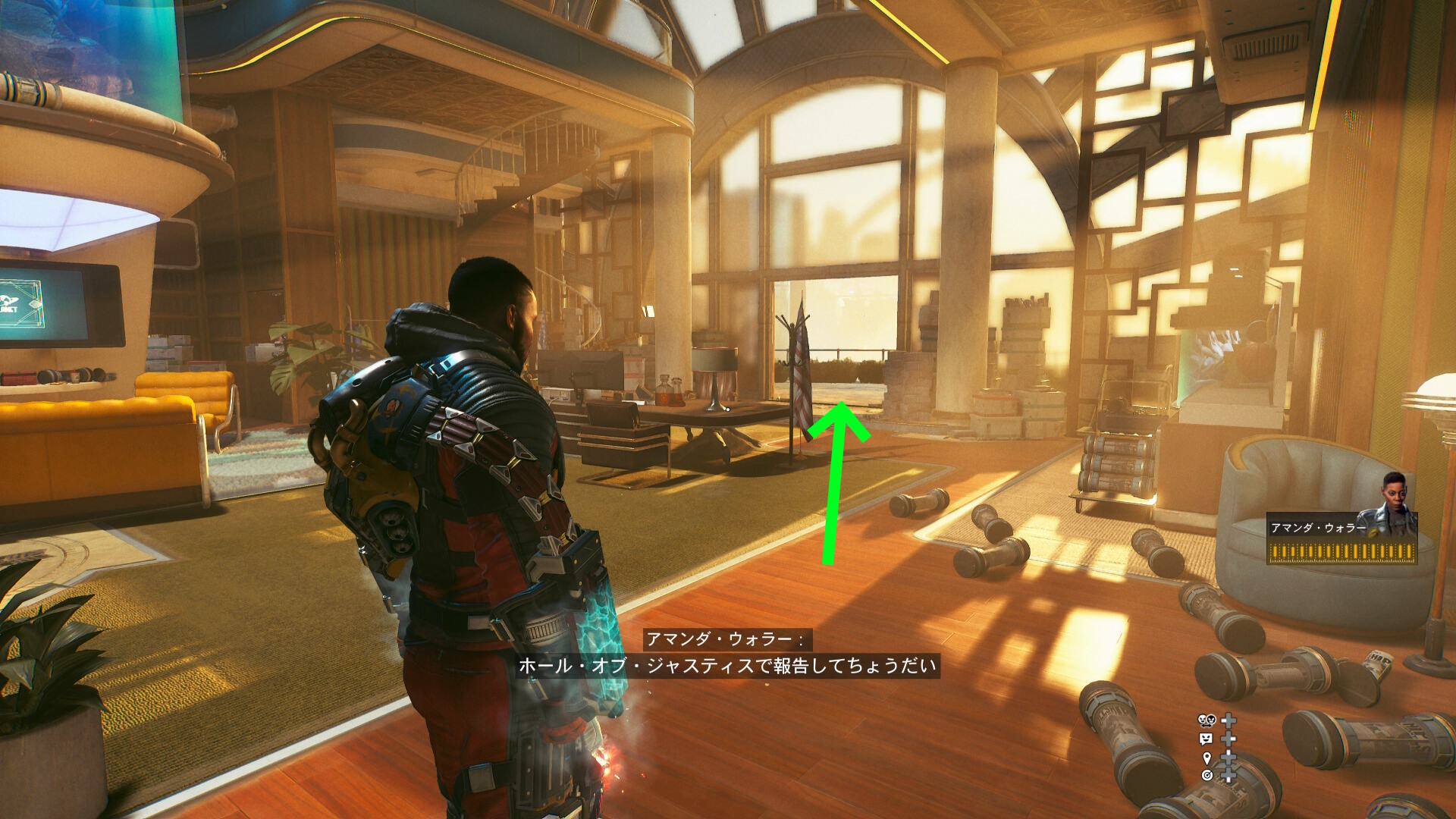Open the emote speech-bubble icon
Screen dimensions: 1456x819
pos(1206,739)
